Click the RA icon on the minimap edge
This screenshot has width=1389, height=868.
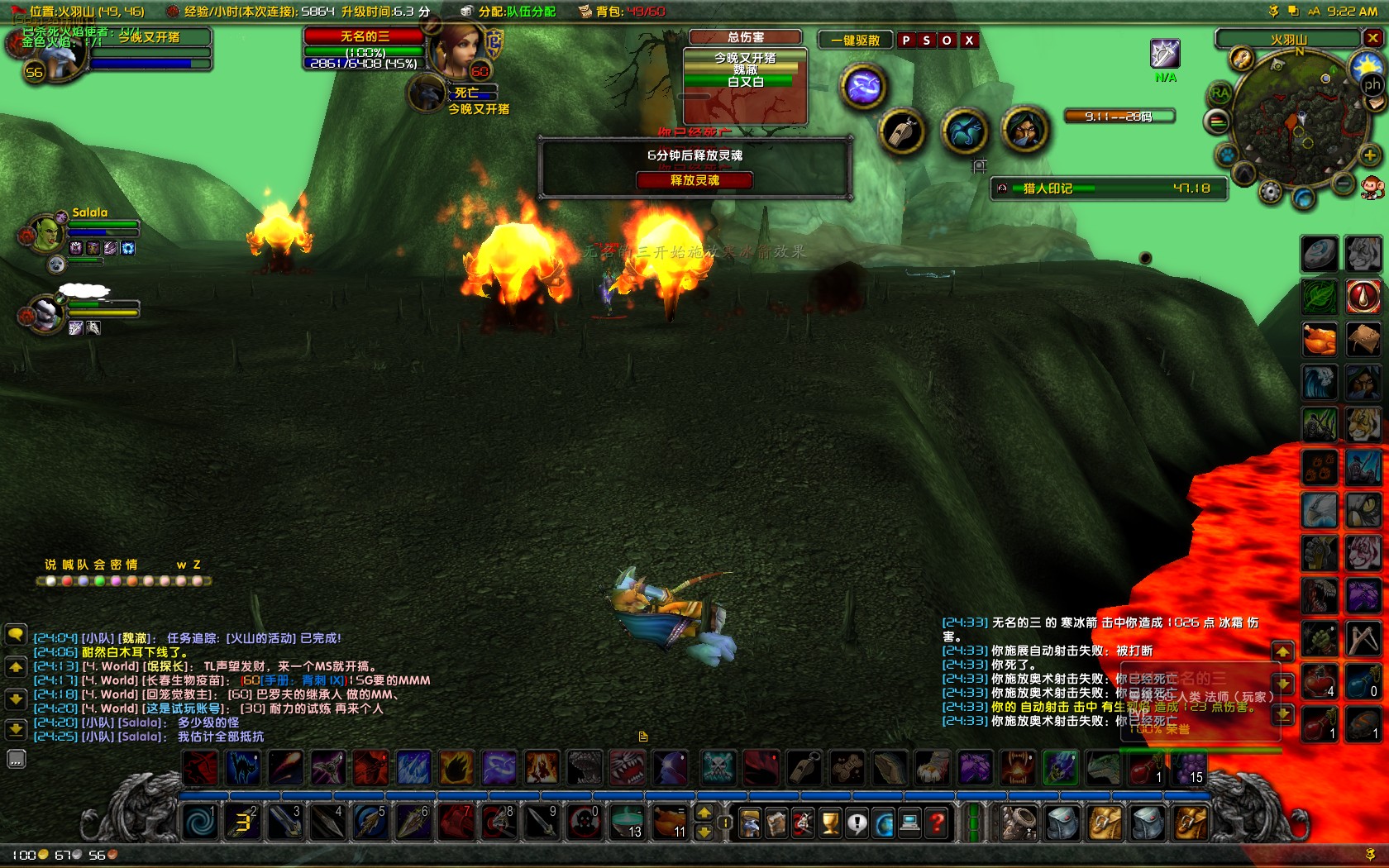coord(1220,93)
